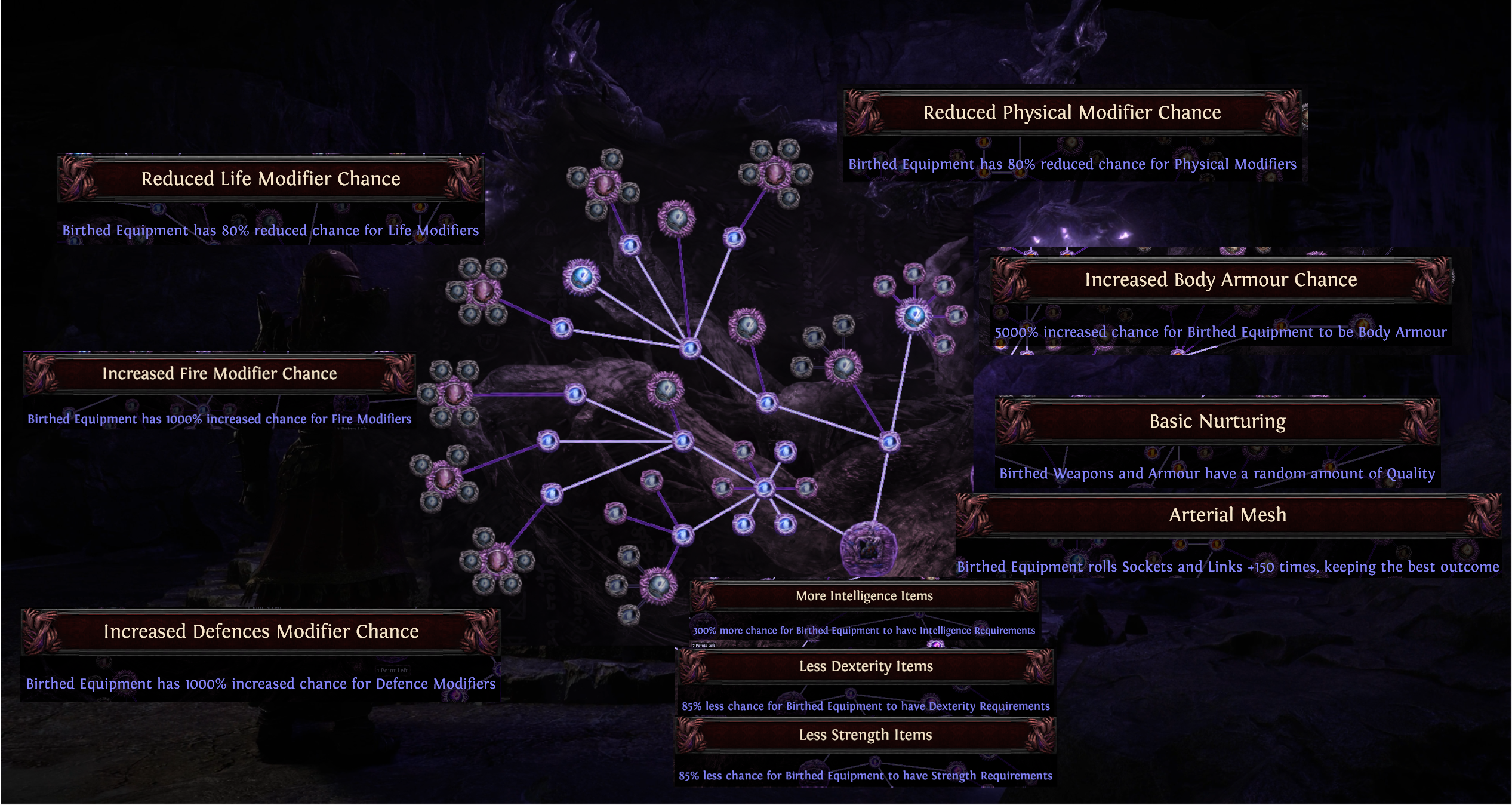1512x805 pixels.
Task: Select the Less Strength Items node
Action: click(x=865, y=735)
